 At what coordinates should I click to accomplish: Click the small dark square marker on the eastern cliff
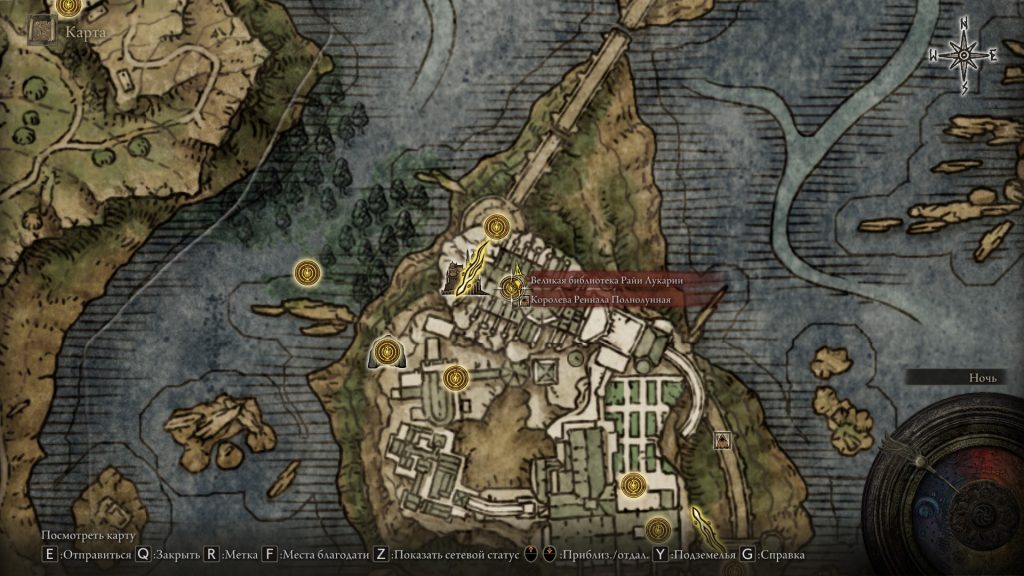(x=721, y=440)
